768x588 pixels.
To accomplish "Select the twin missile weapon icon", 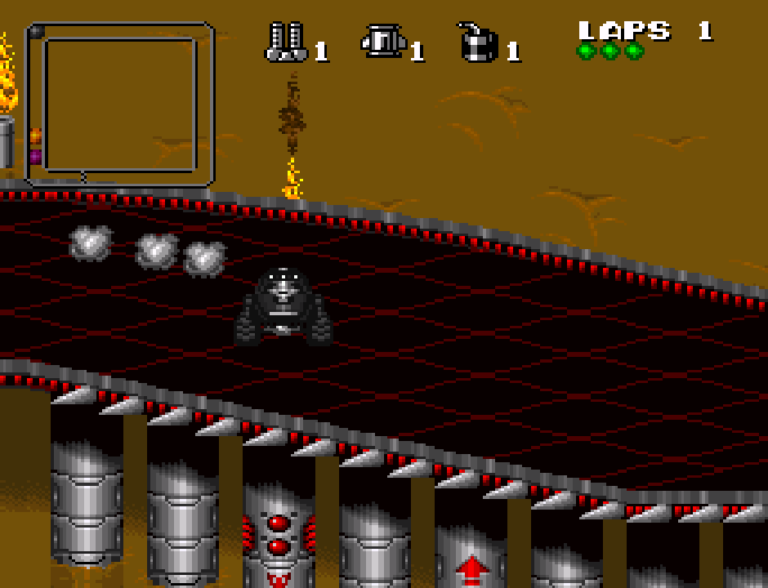I will tap(286, 42).
